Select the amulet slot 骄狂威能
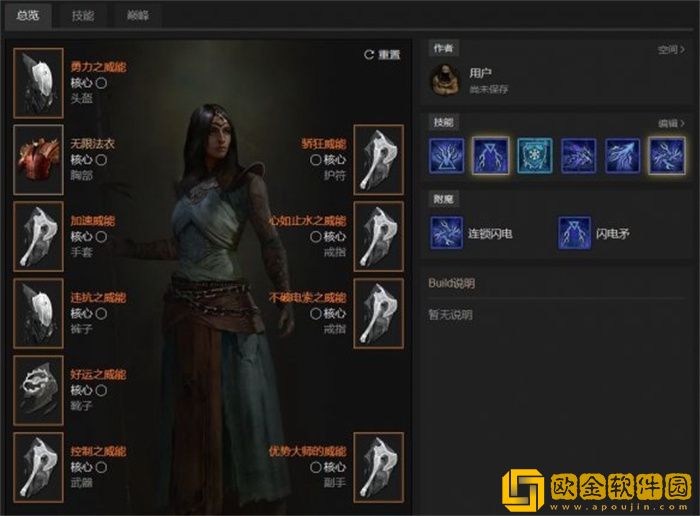 tap(378, 160)
